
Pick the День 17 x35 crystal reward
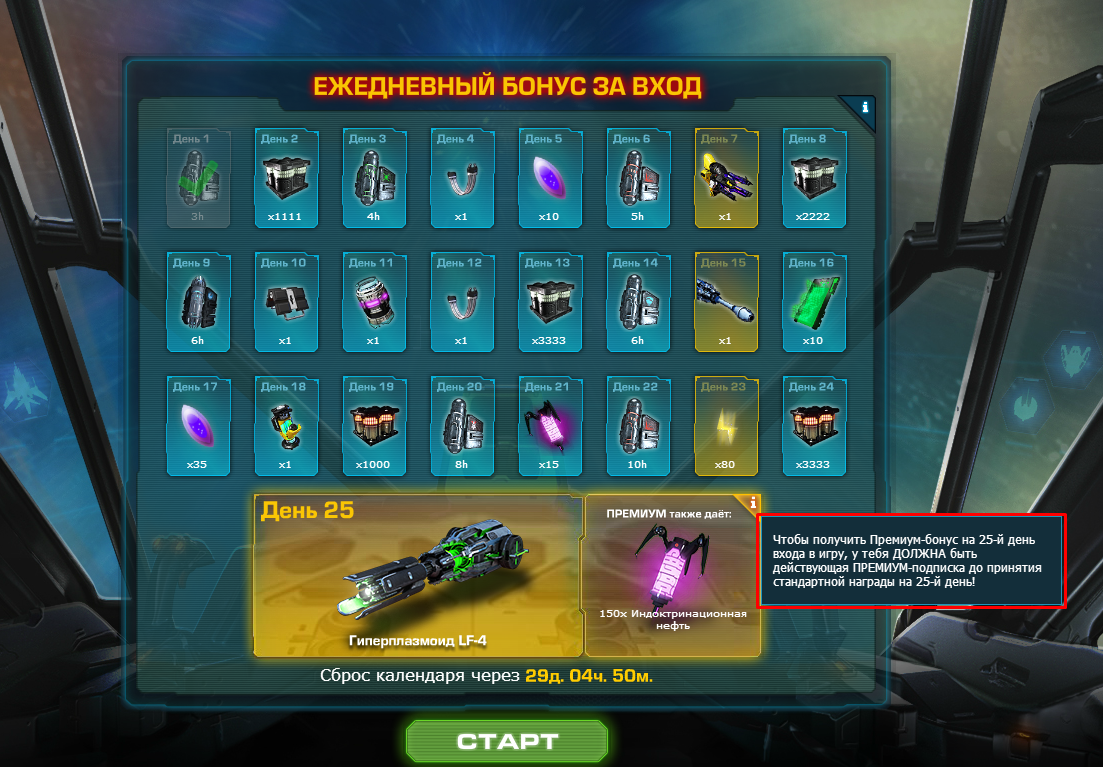[x=198, y=425]
